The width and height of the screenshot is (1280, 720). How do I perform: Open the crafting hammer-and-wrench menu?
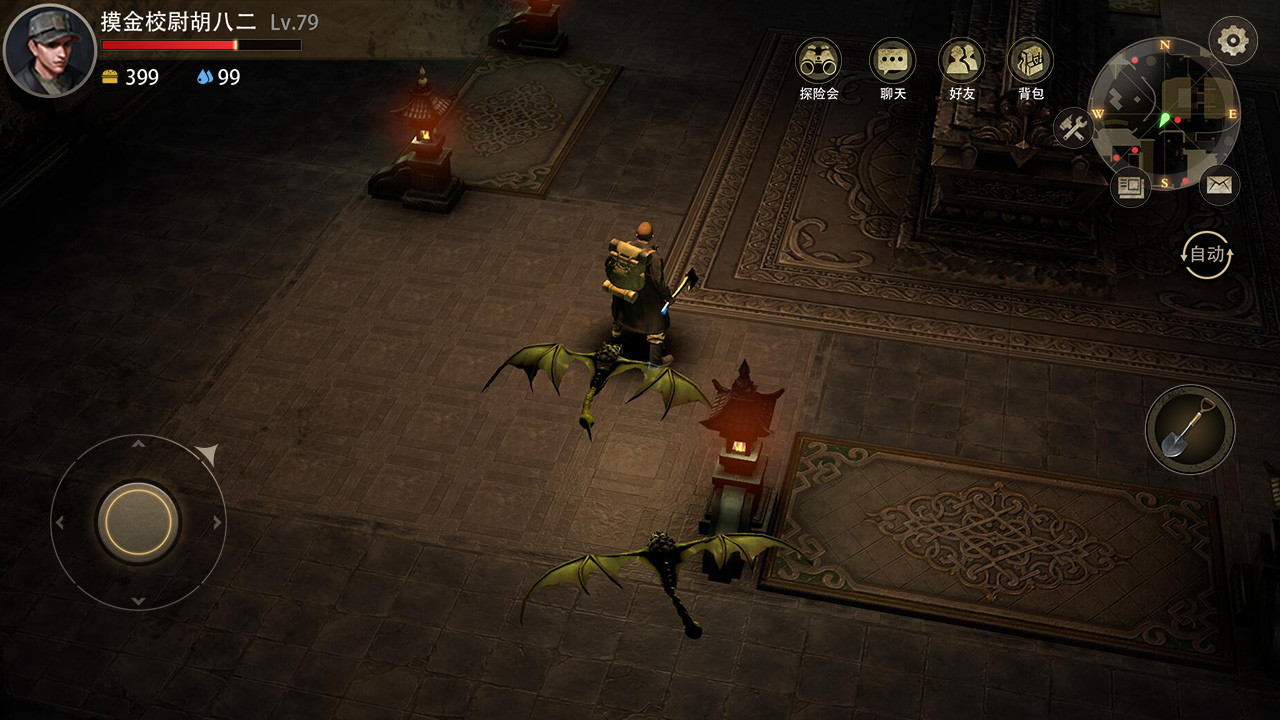pyautogui.click(x=1073, y=129)
